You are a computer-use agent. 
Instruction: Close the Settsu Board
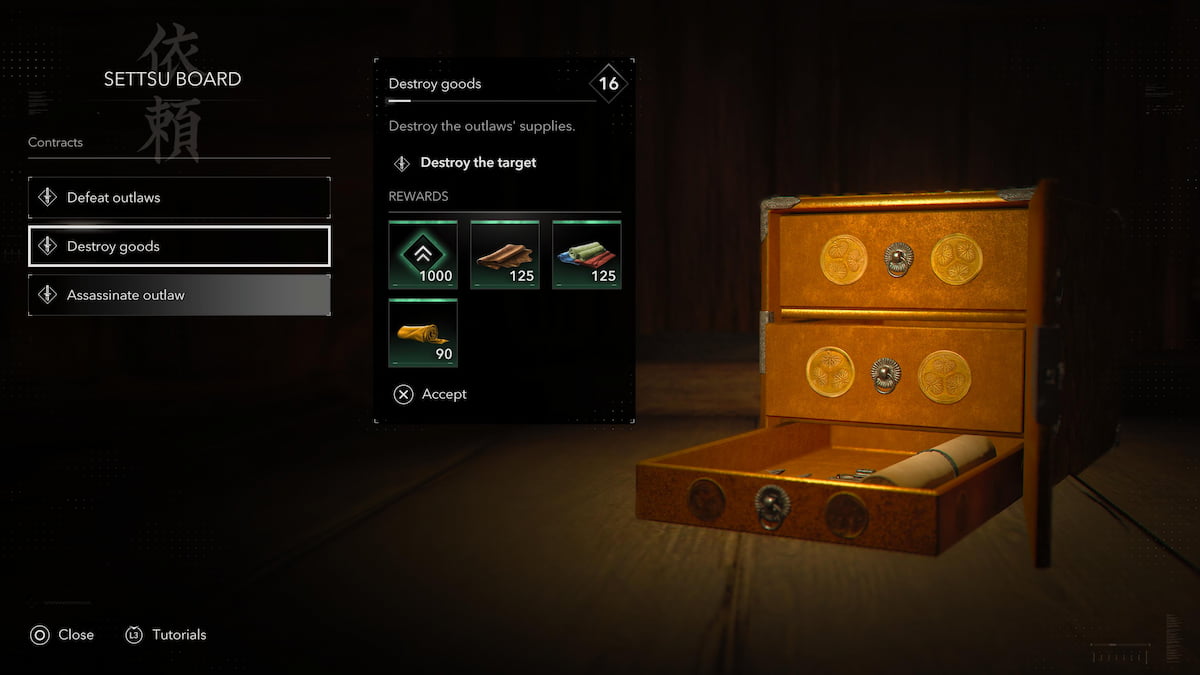[x=62, y=635]
